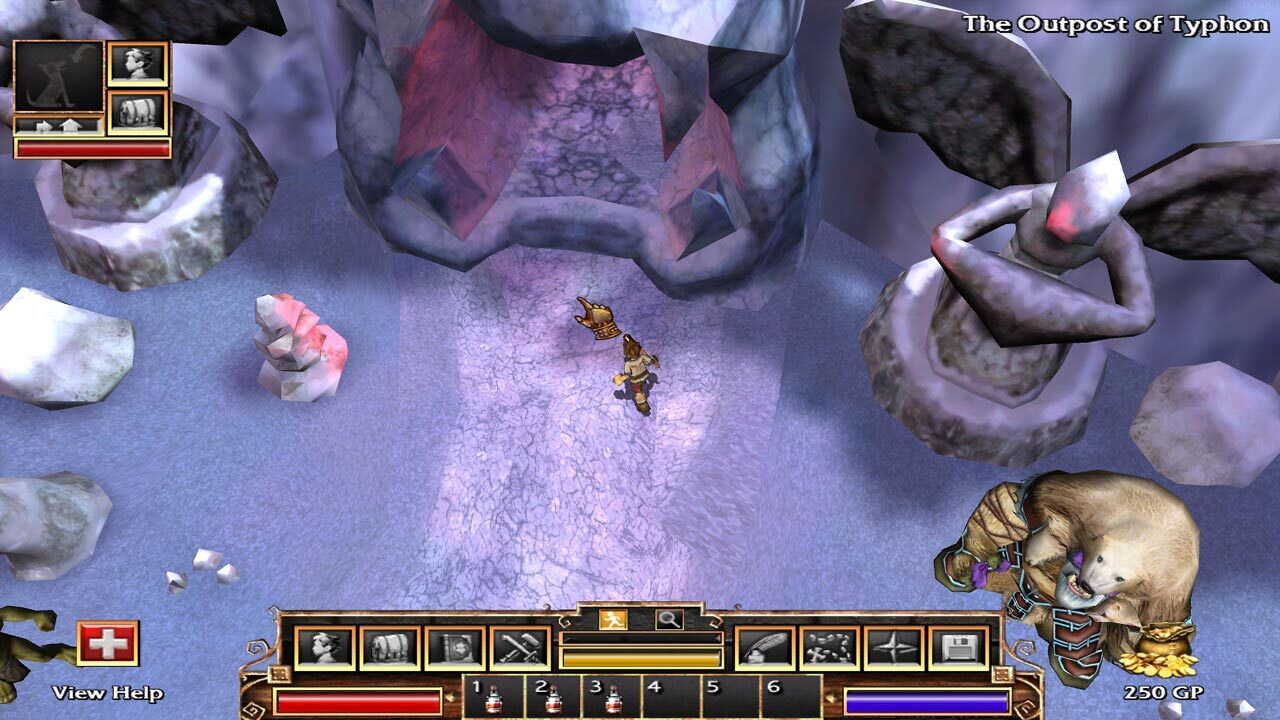Activate the magnifying glass button
1280x720 pixels.
[x=669, y=619]
